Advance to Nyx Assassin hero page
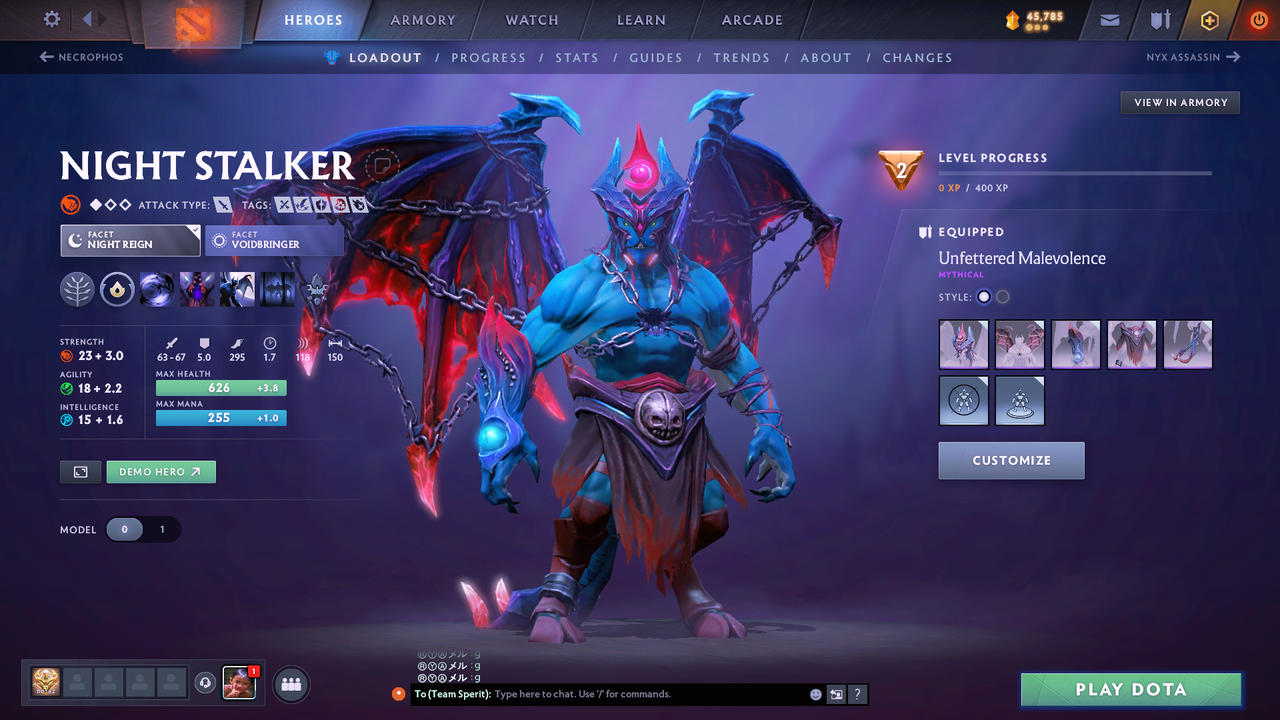 [x=1191, y=57]
